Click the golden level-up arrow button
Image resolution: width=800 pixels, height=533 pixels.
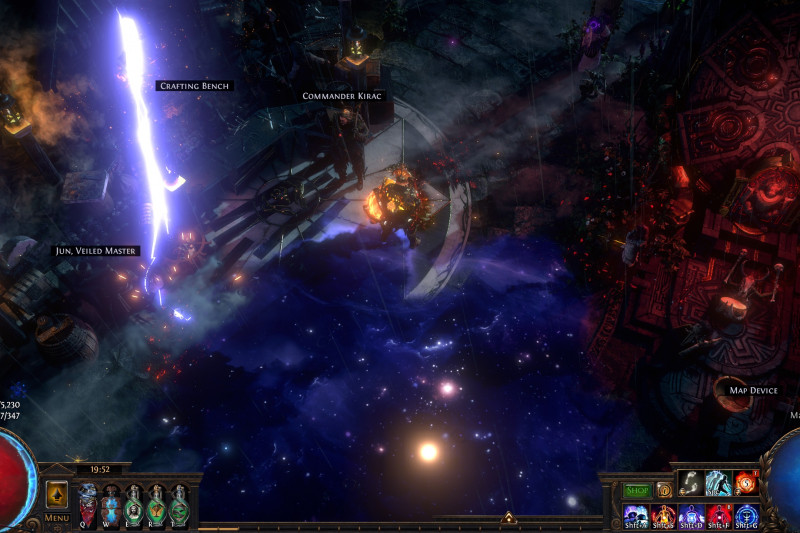pyautogui.click(x=57, y=494)
